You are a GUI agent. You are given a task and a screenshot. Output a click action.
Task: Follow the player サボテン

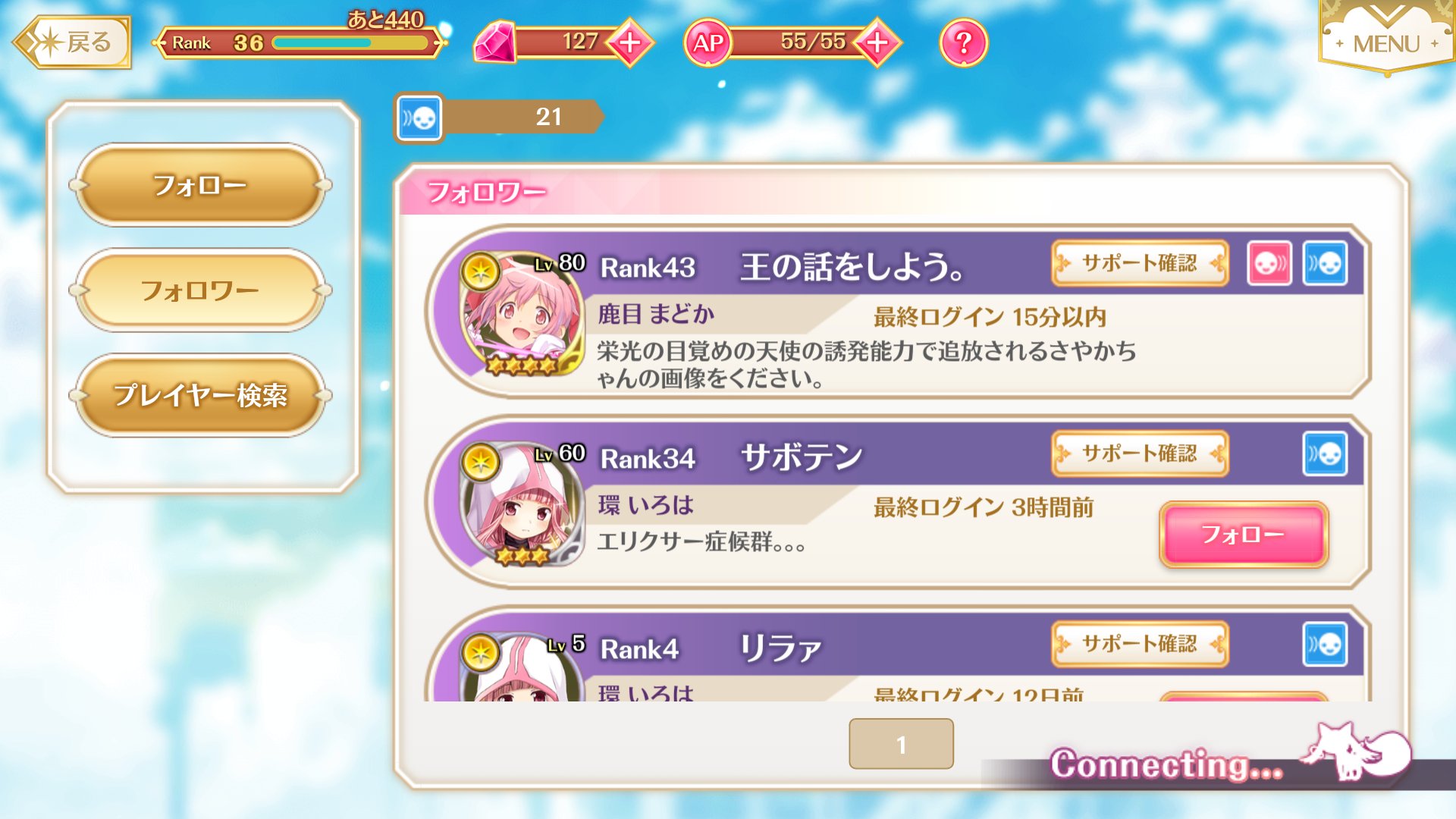coord(1242,534)
